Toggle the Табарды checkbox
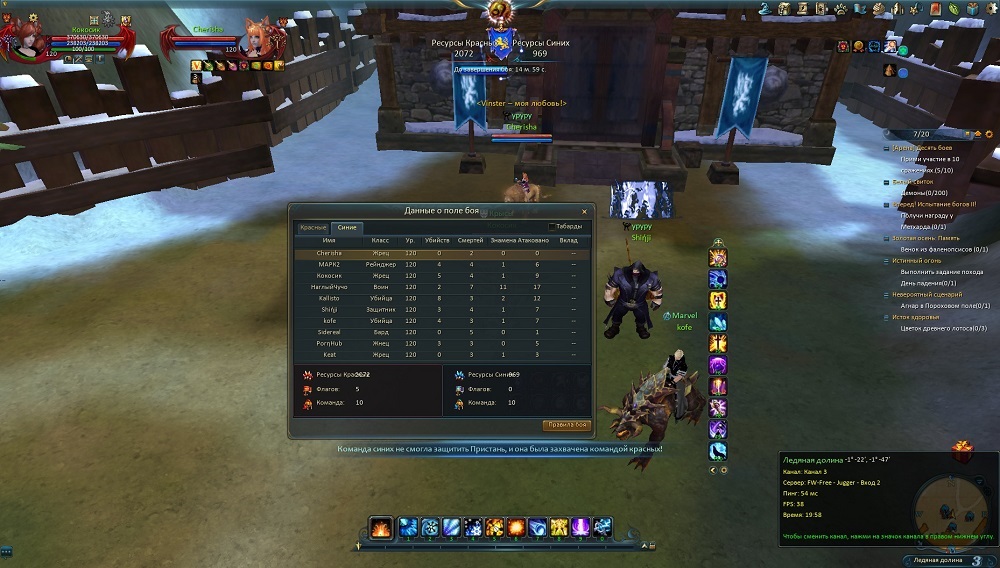Viewport: 1000px width, 568px height. click(x=552, y=227)
